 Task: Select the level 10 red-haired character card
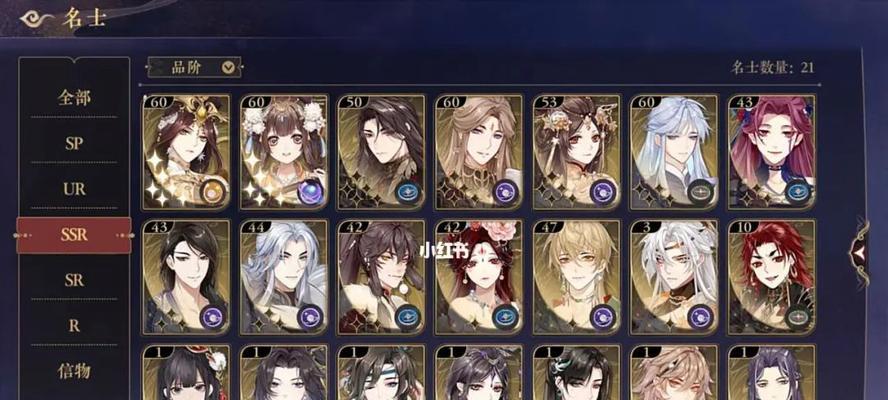[x=770, y=277]
